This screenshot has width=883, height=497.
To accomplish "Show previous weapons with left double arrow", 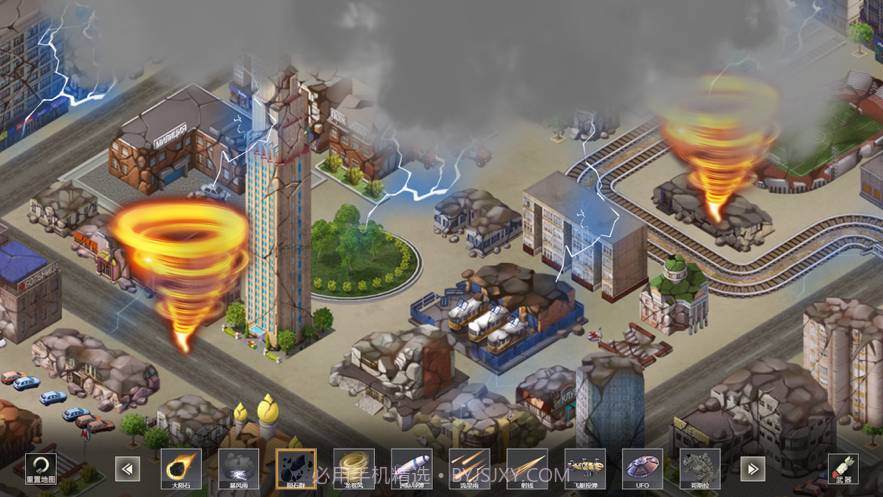I will [x=127, y=468].
